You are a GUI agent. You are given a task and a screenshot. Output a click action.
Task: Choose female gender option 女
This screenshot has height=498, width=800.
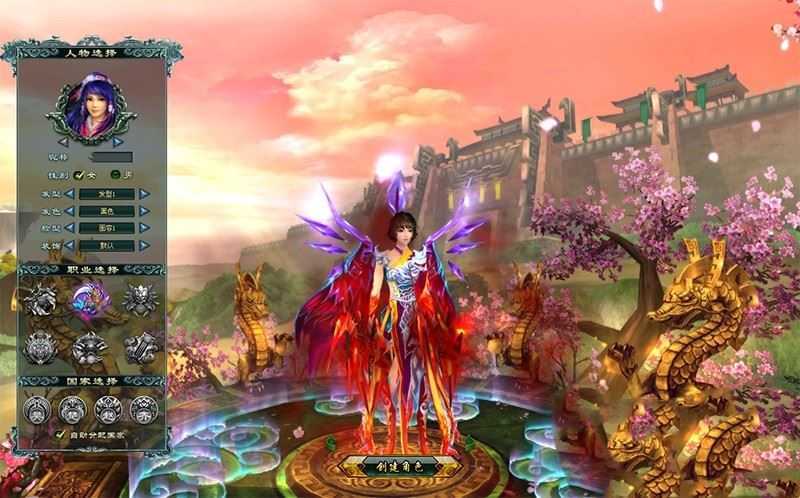79,175
